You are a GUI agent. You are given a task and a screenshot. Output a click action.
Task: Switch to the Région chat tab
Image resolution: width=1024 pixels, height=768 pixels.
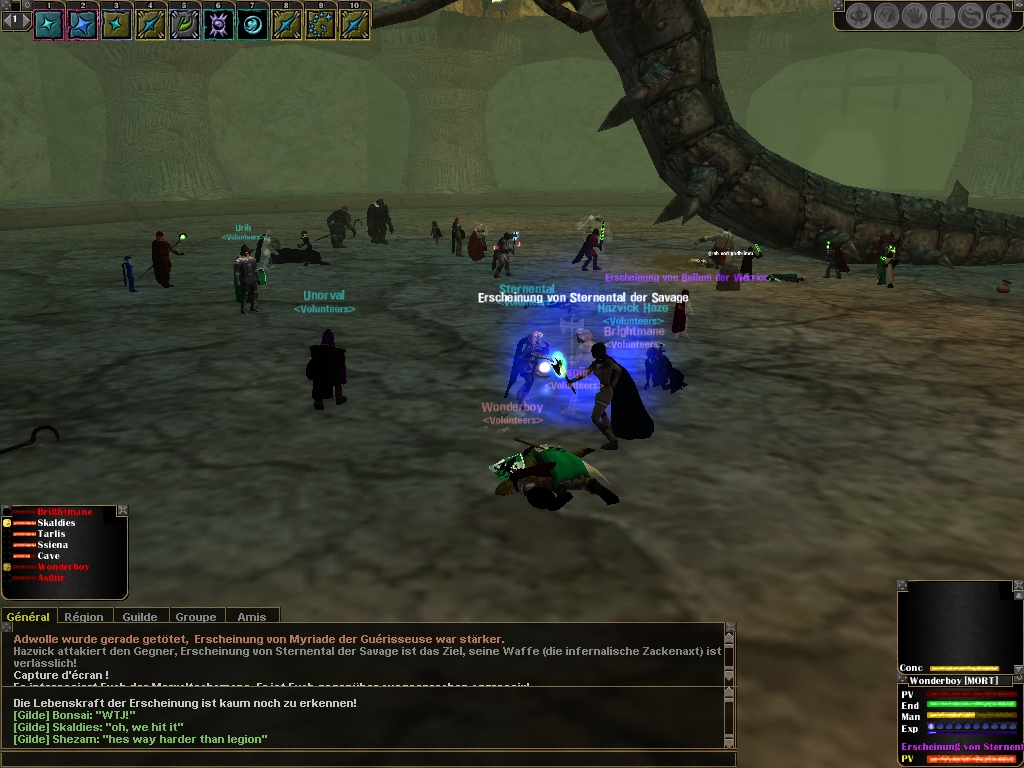coord(84,617)
